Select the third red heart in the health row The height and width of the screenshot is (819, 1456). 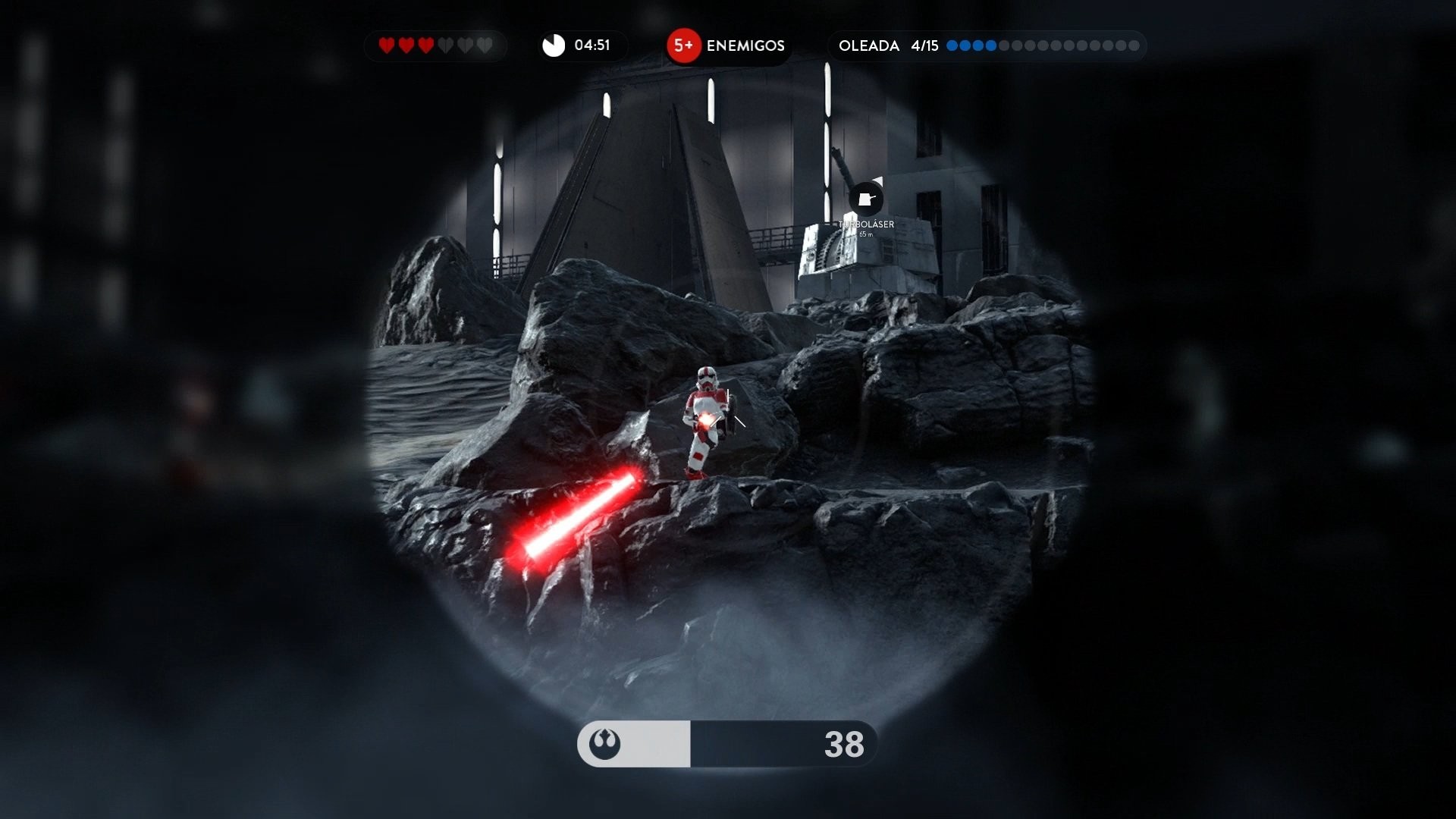coord(425,45)
